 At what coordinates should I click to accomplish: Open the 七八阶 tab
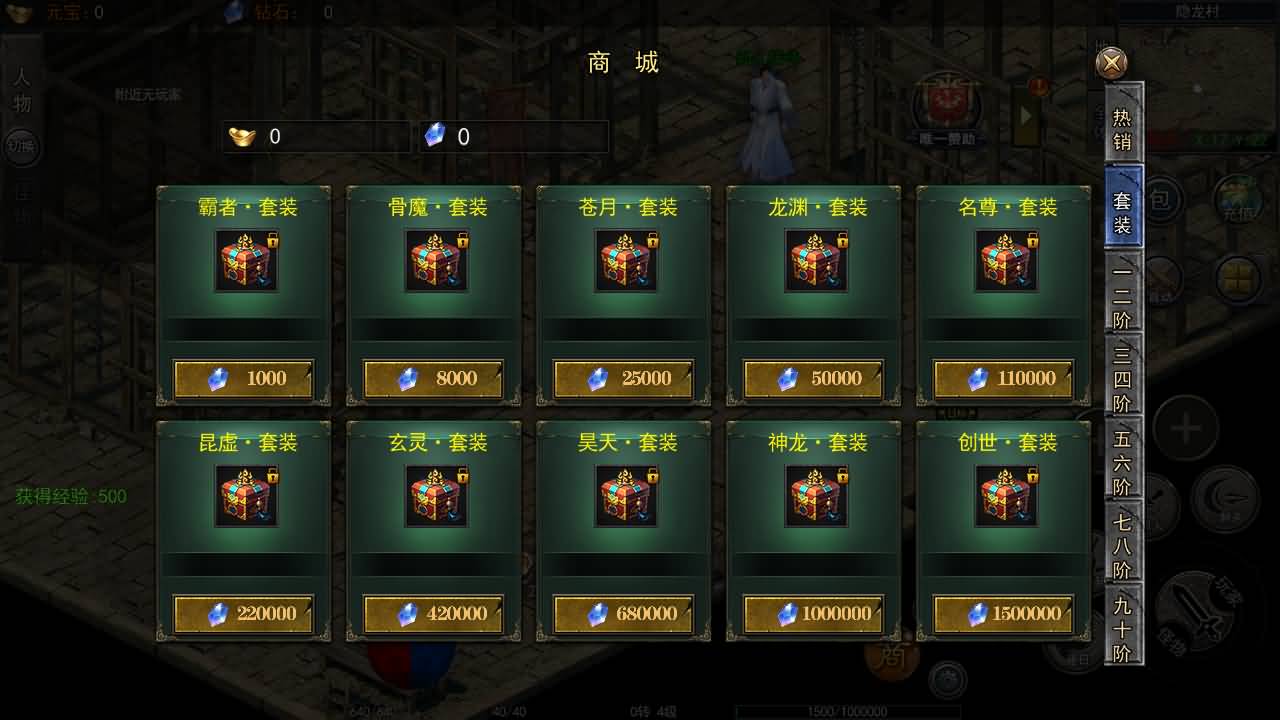[x=1123, y=545]
